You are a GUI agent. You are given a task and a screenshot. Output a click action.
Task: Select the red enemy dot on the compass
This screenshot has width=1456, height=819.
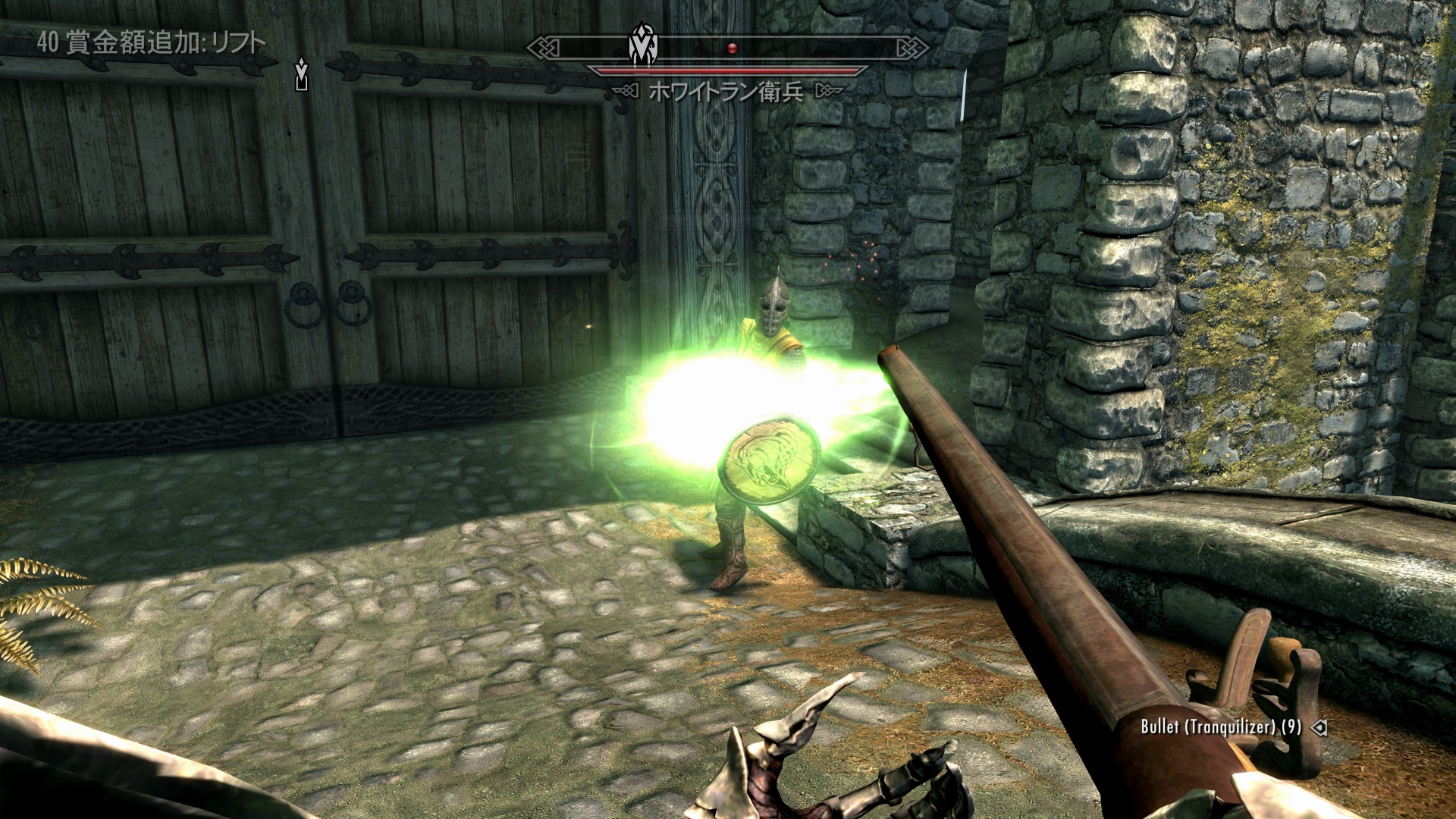(732, 48)
